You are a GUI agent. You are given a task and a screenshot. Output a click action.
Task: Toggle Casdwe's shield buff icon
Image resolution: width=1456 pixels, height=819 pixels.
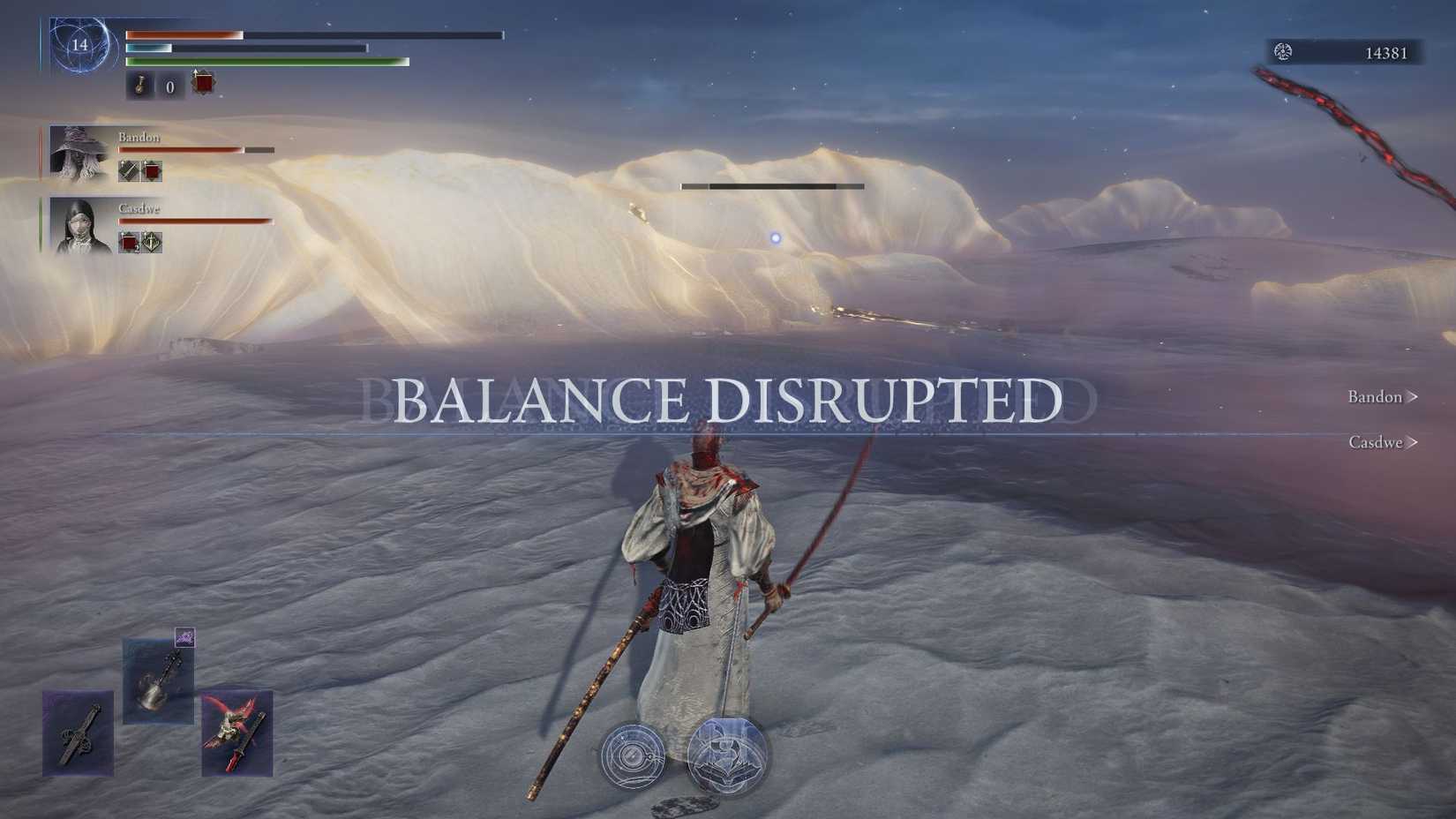tap(152, 242)
